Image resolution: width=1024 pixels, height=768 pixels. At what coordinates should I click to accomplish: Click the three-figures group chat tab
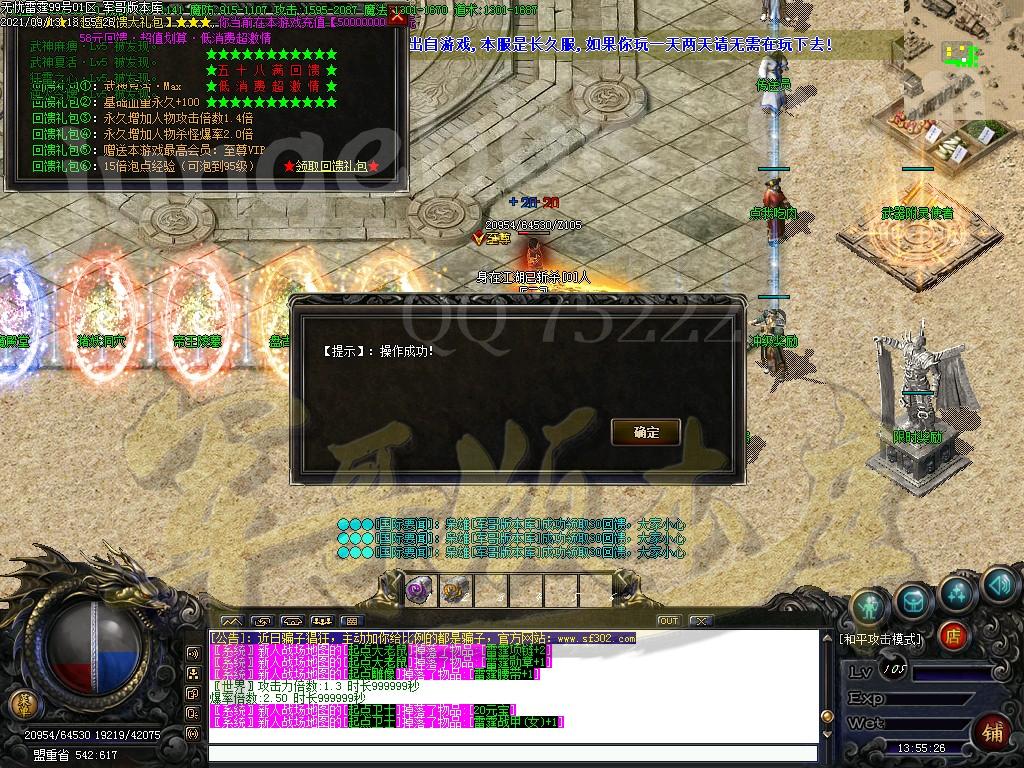pos(321,621)
